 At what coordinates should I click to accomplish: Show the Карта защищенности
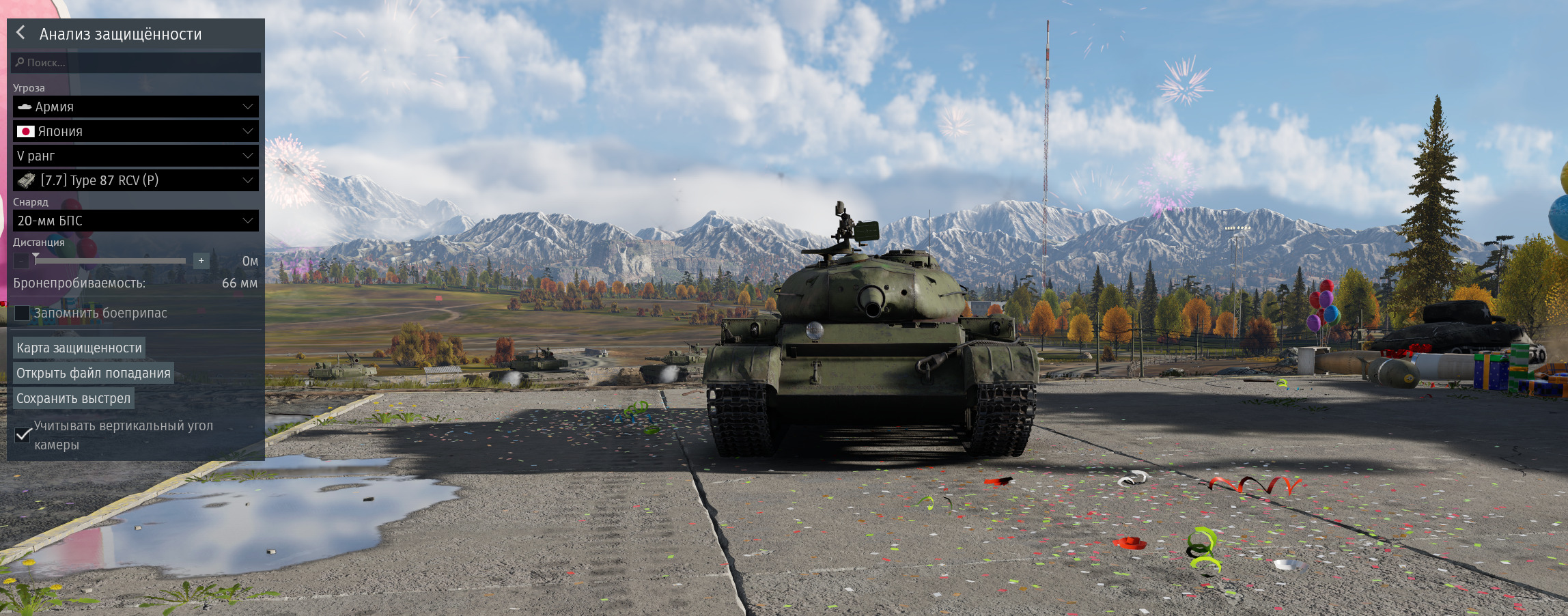click(79, 348)
